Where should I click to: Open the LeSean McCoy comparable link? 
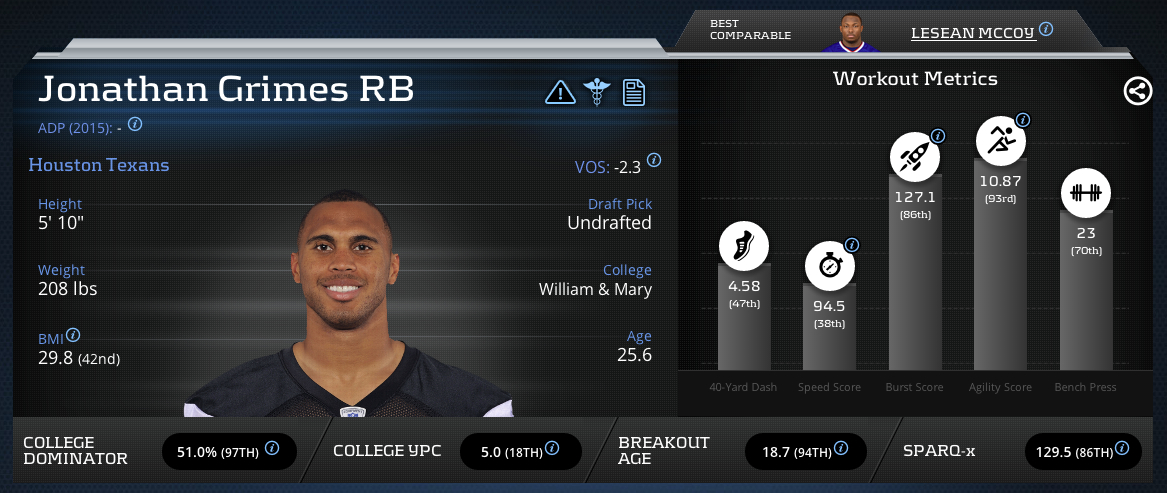[x=971, y=32]
